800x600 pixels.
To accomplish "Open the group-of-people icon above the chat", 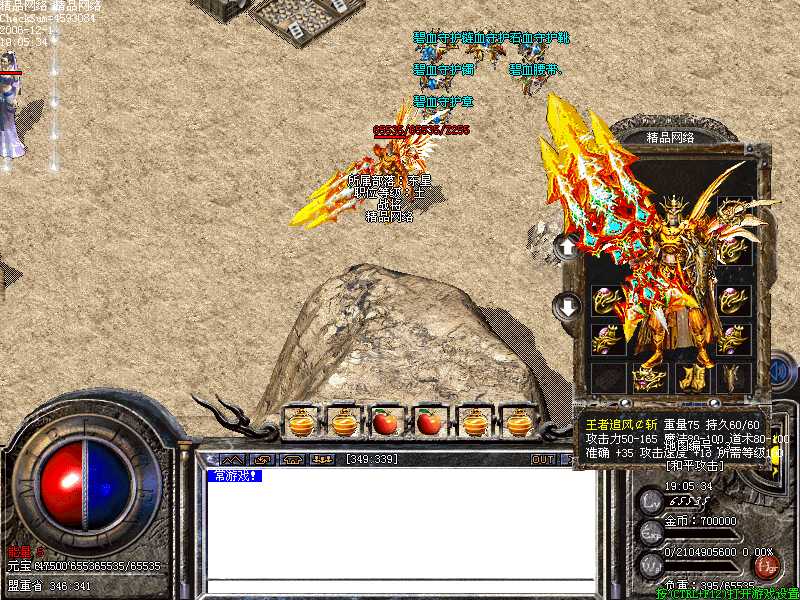I will (322, 460).
